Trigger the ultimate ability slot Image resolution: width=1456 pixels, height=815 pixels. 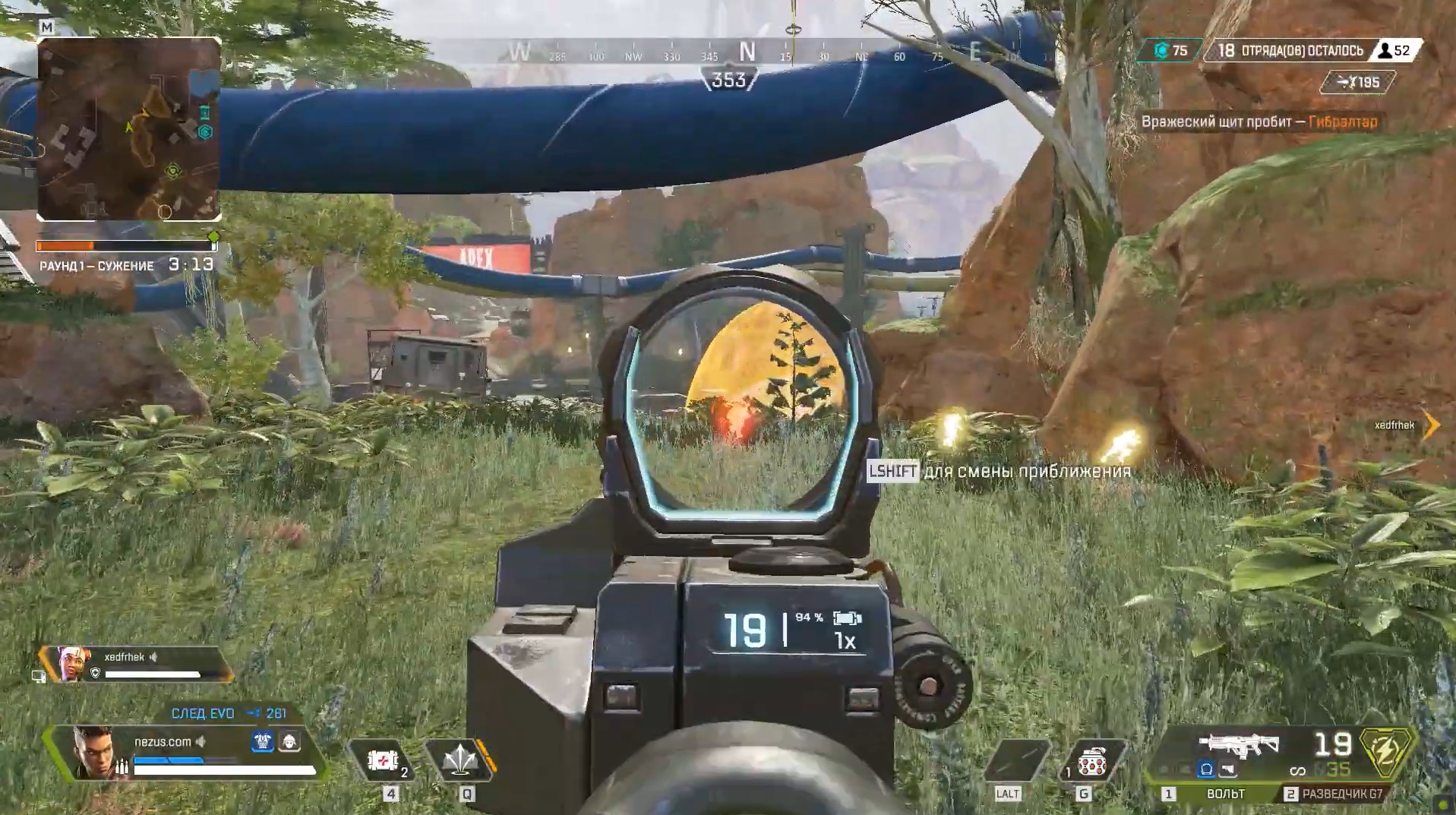click(1019, 760)
